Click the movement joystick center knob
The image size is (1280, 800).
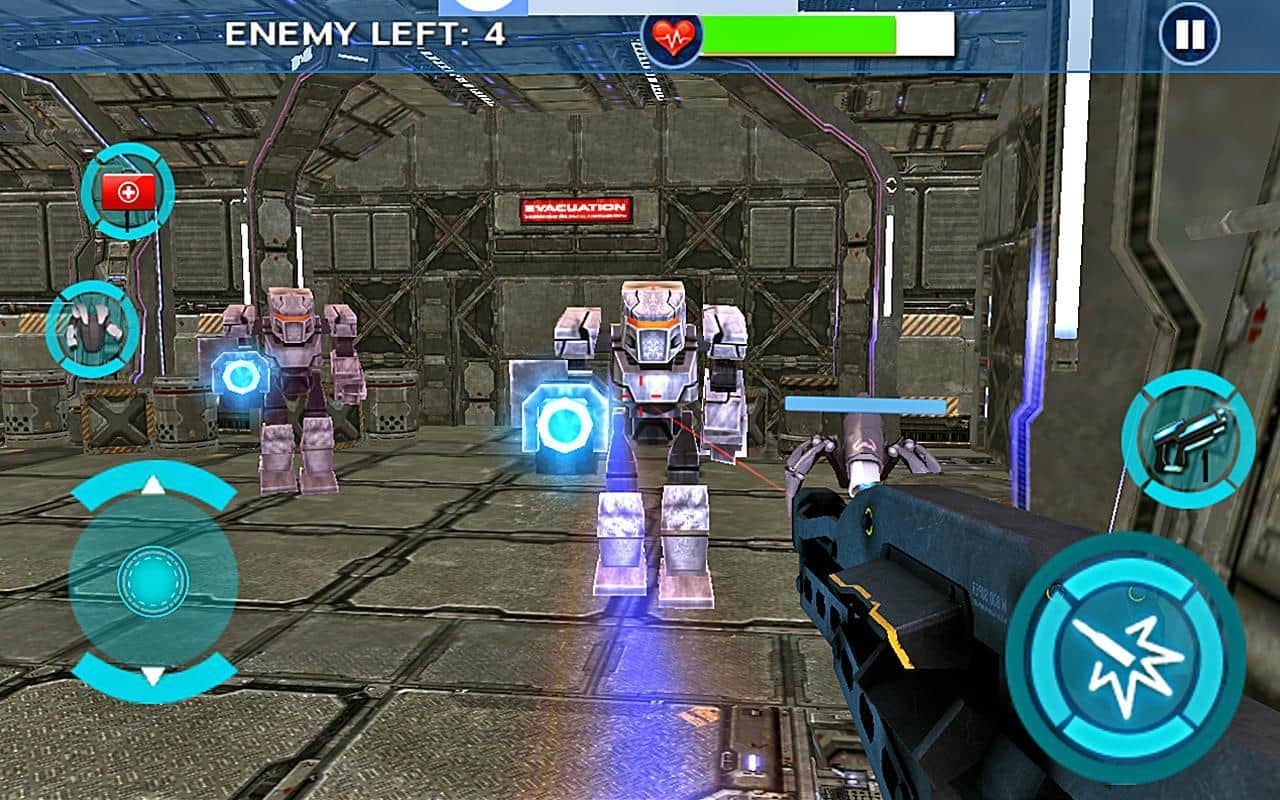click(152, 581)
